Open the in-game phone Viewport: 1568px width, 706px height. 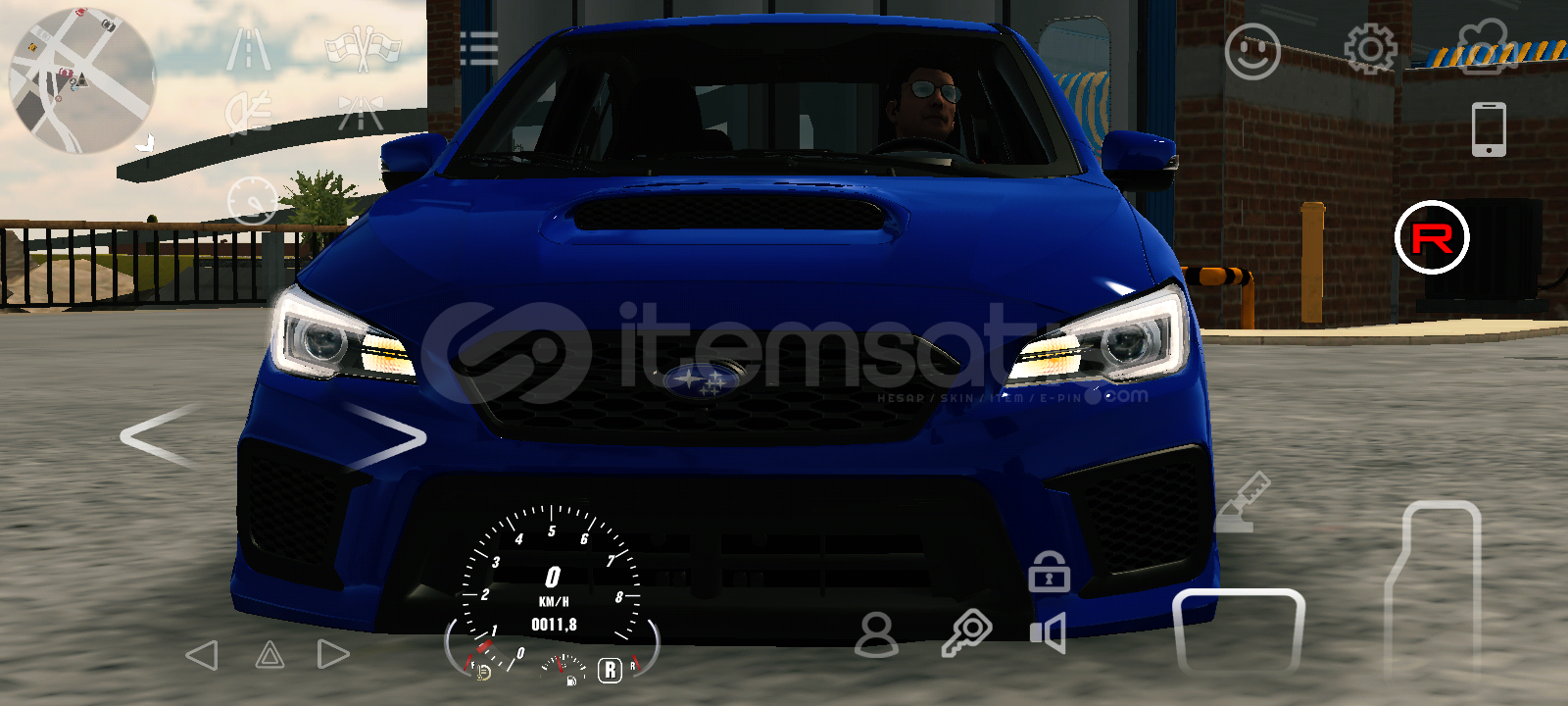[x=1491, y=127]
